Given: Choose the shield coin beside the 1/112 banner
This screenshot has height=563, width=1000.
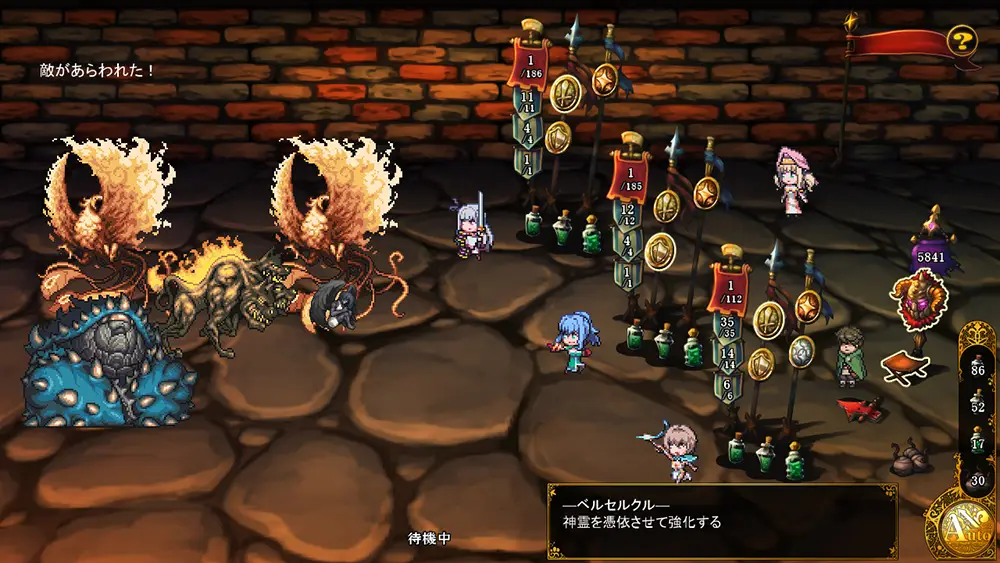Looking at the screenshot, I should click(x=760, y=363).
